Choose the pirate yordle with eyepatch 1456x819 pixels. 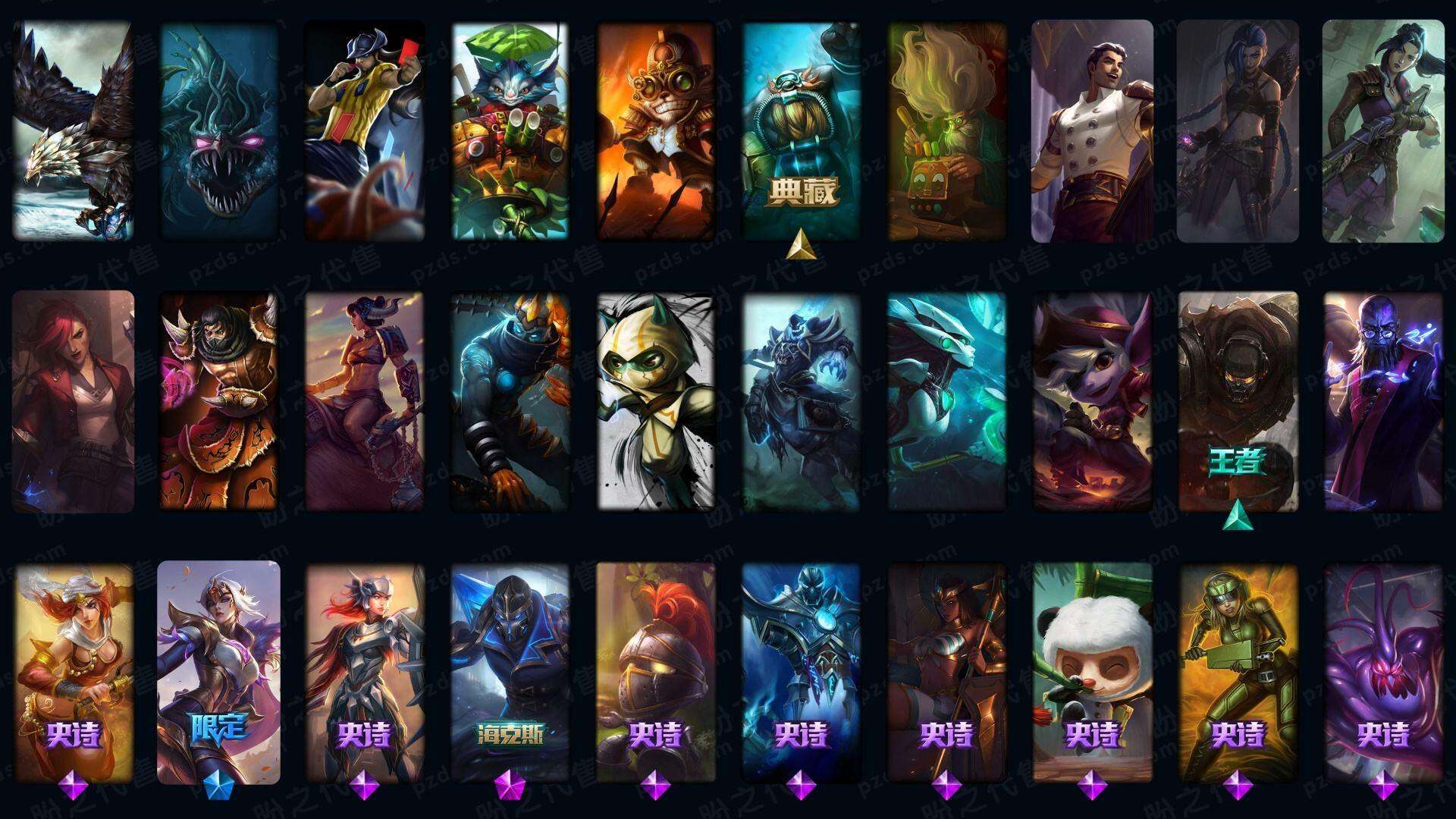pyautogui.click(x=1092, y=401)
